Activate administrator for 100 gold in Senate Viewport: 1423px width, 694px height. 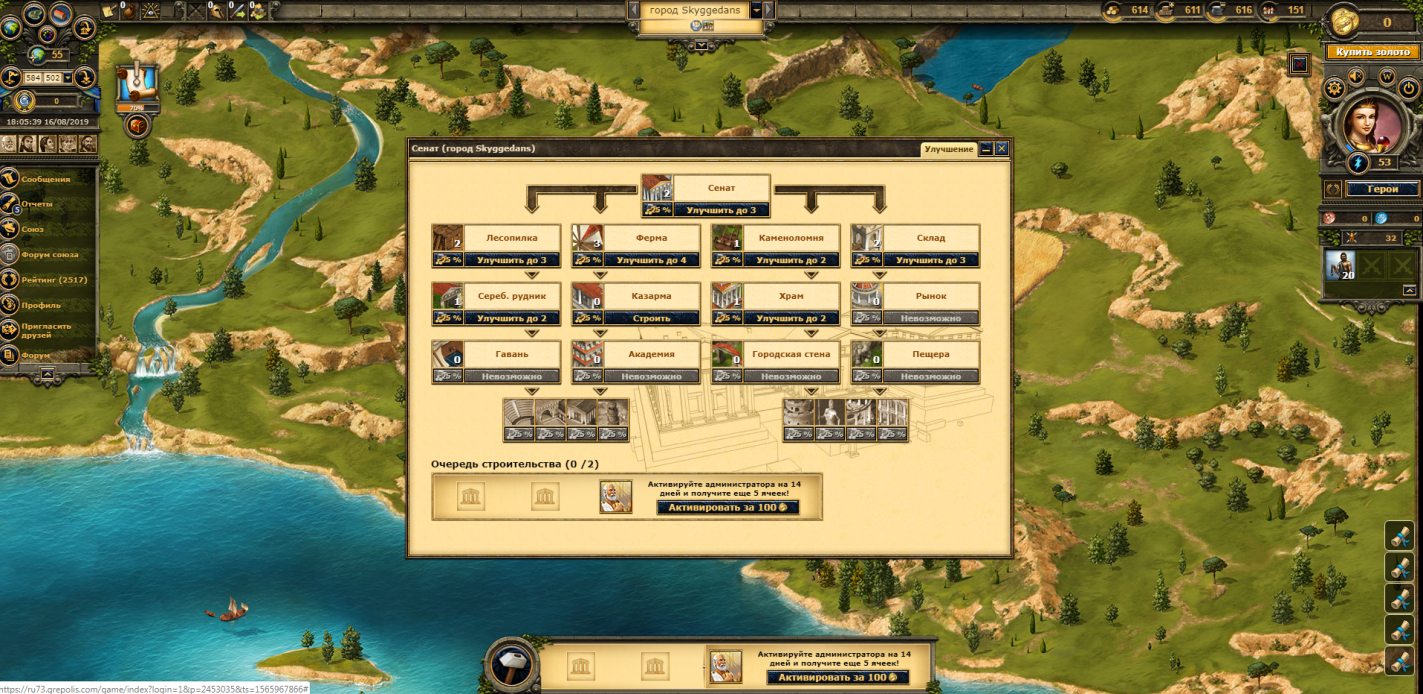pyautogui.click(x=727, y=507)
